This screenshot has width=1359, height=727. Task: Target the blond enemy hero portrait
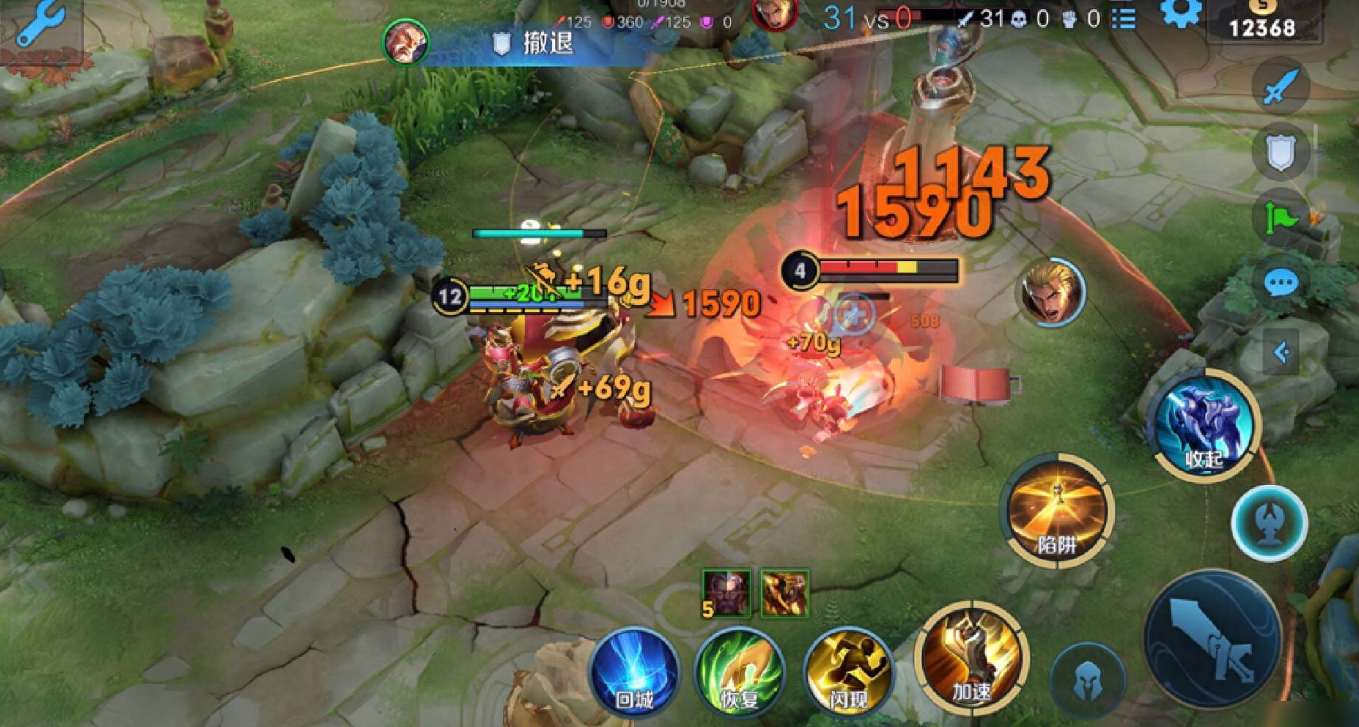tap(1049, 293)
